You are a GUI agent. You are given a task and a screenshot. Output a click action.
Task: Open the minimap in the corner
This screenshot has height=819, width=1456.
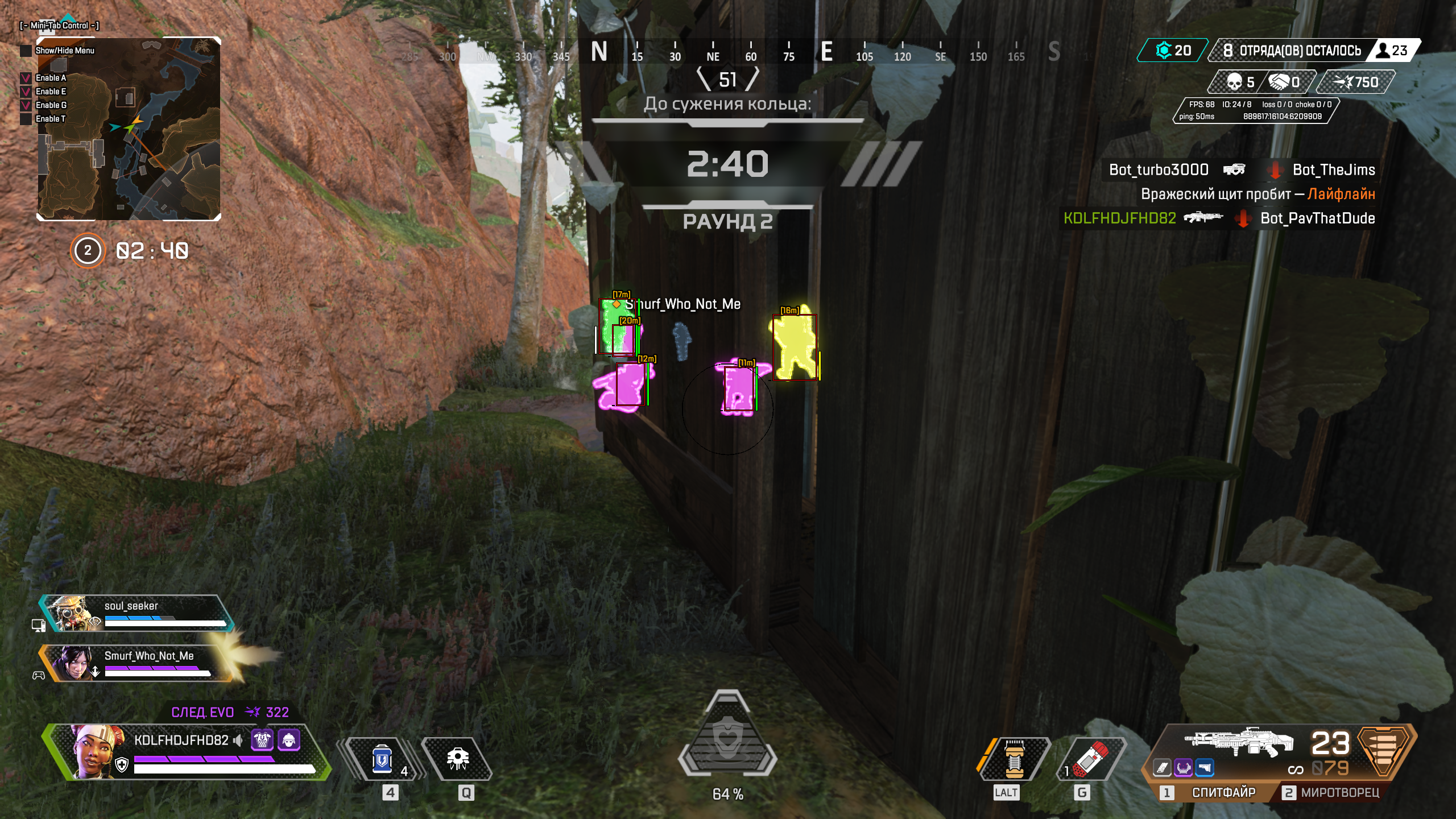[129, 129]
